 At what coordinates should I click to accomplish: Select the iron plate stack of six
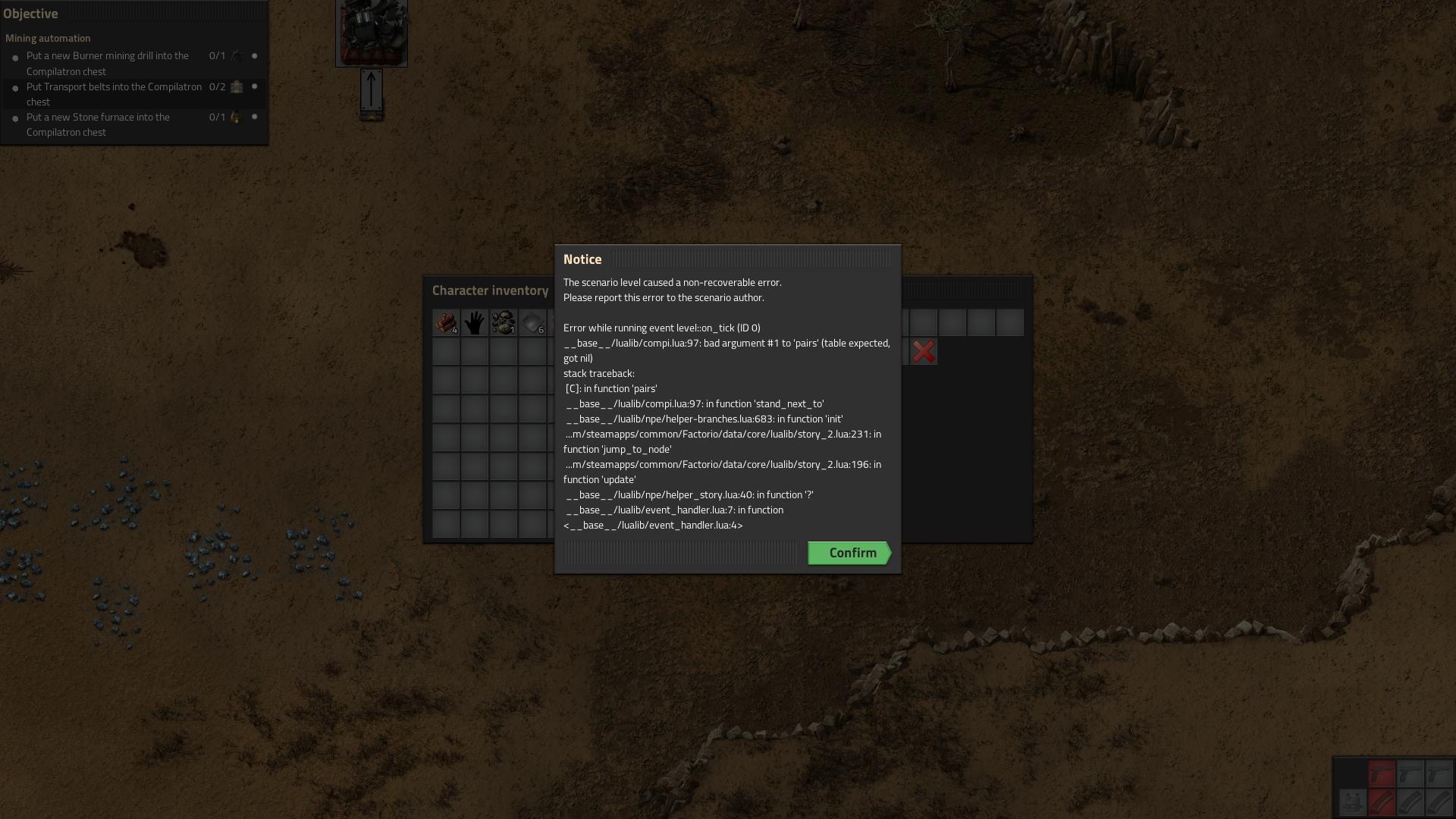pos(532,322)
